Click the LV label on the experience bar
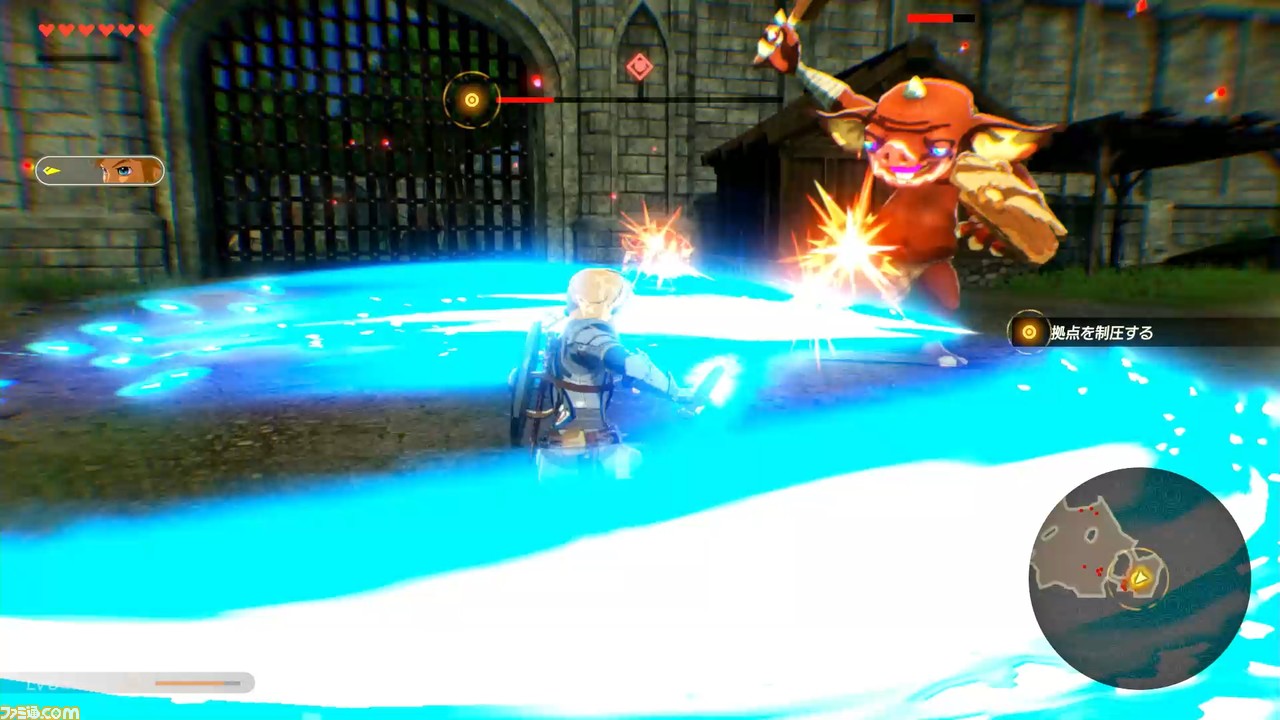This screenshot has height=720, width=1280. click(x=38, y=684)
